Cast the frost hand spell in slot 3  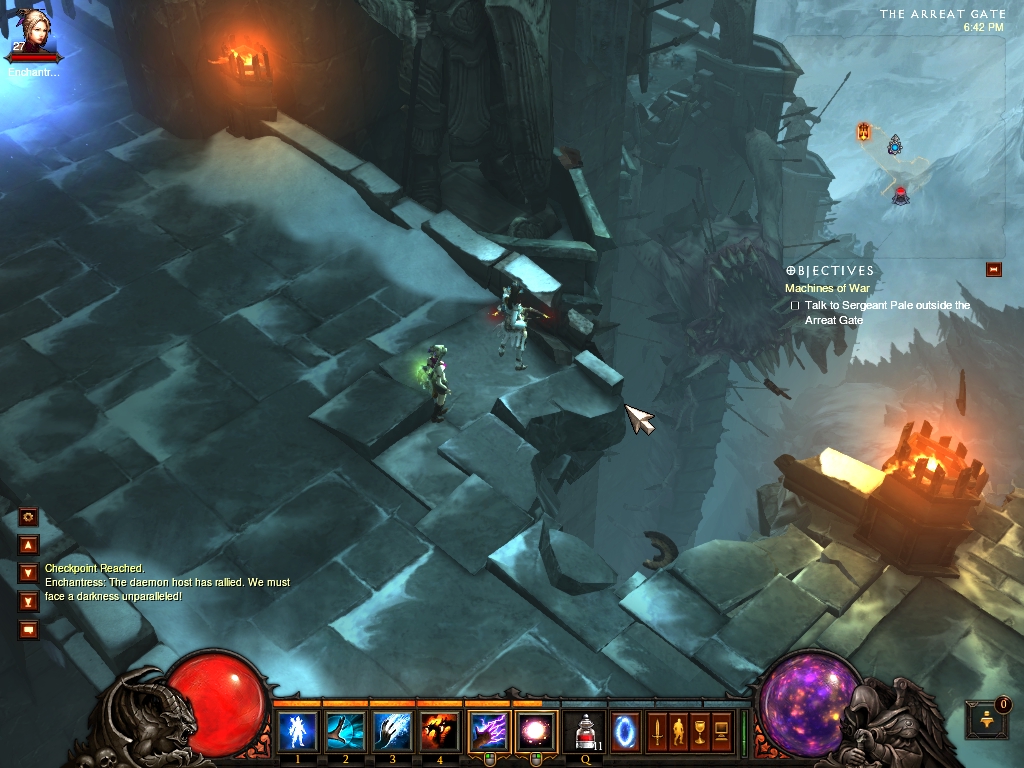(x=392, y=731)
